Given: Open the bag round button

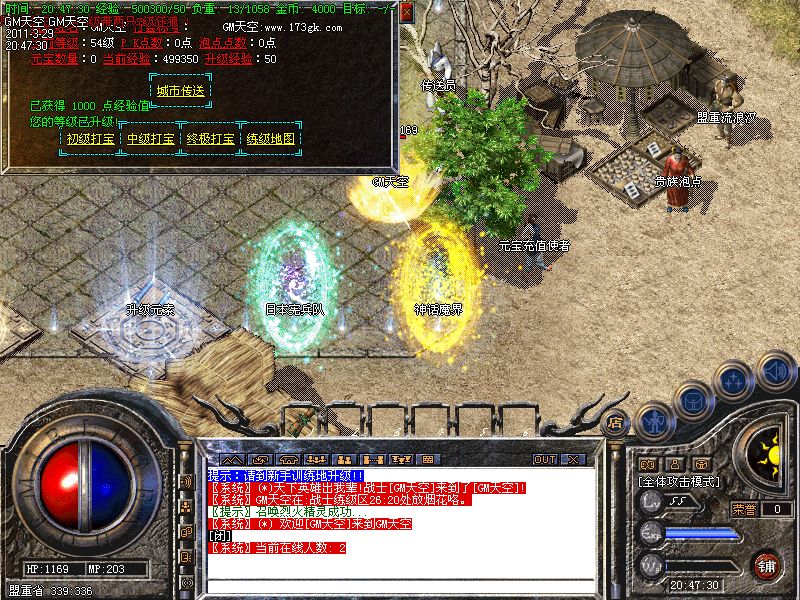Looking at the screenshot, I should 693,399.
